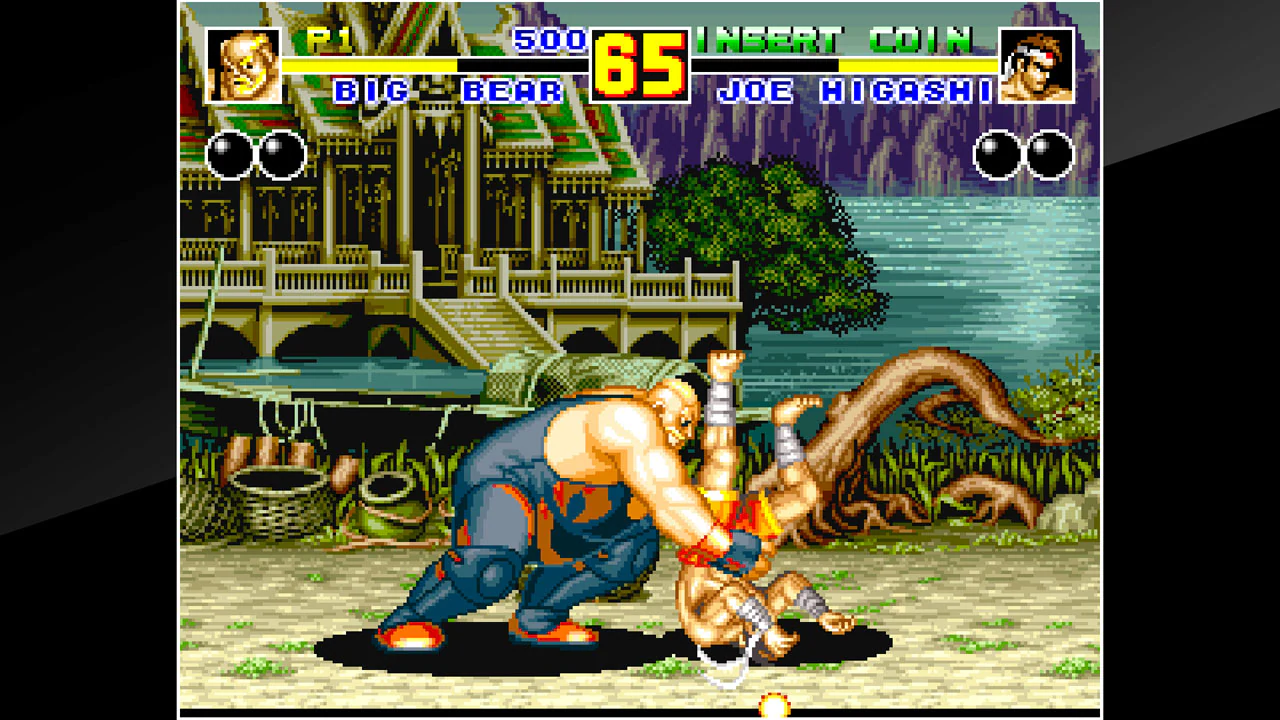Viewport: 1280px width, 720px height.
Task: Click the score counter showing 500
Action: coord(548,41)
